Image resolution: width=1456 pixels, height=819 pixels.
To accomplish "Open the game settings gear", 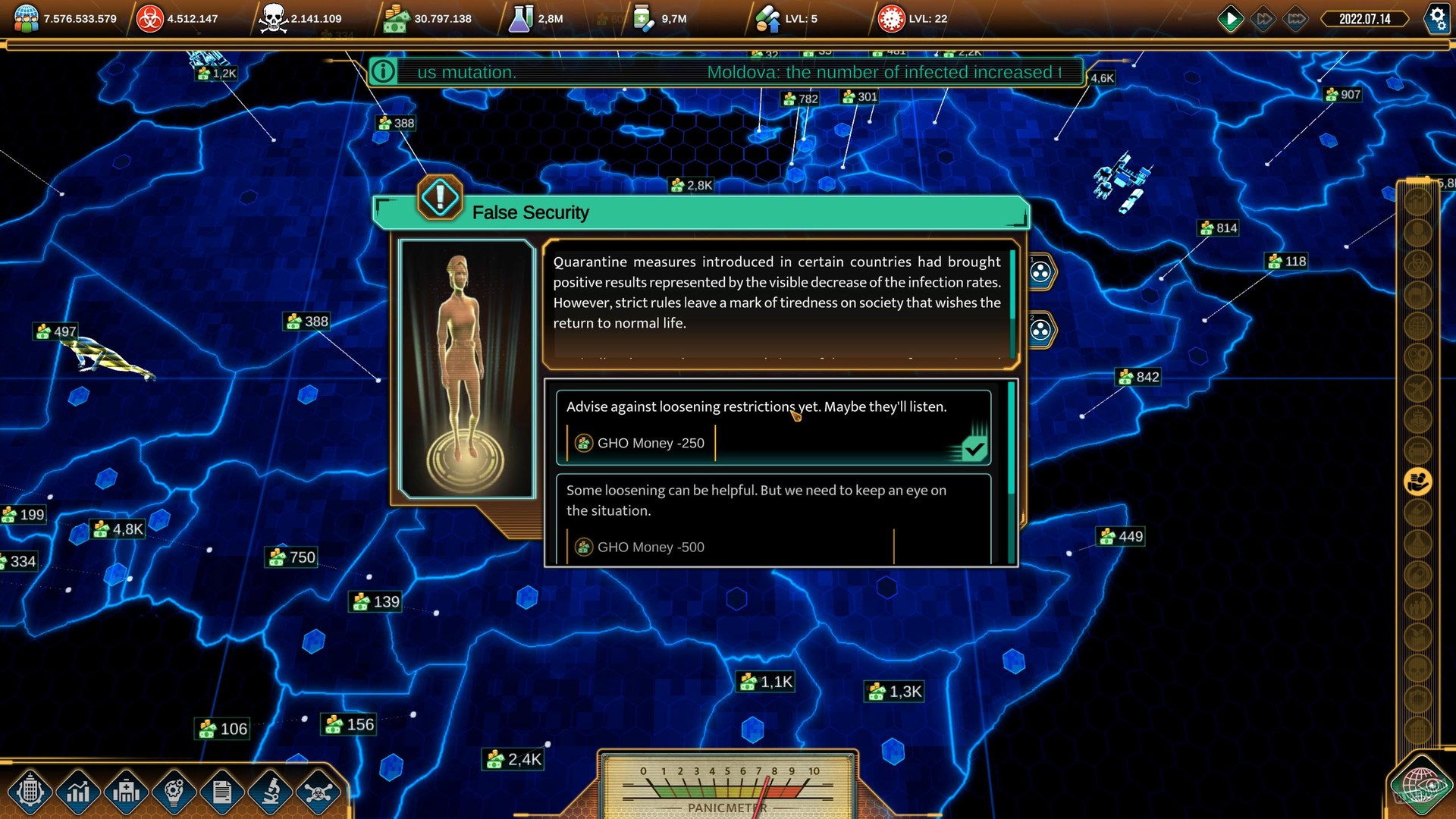I will pos(1437,19).
